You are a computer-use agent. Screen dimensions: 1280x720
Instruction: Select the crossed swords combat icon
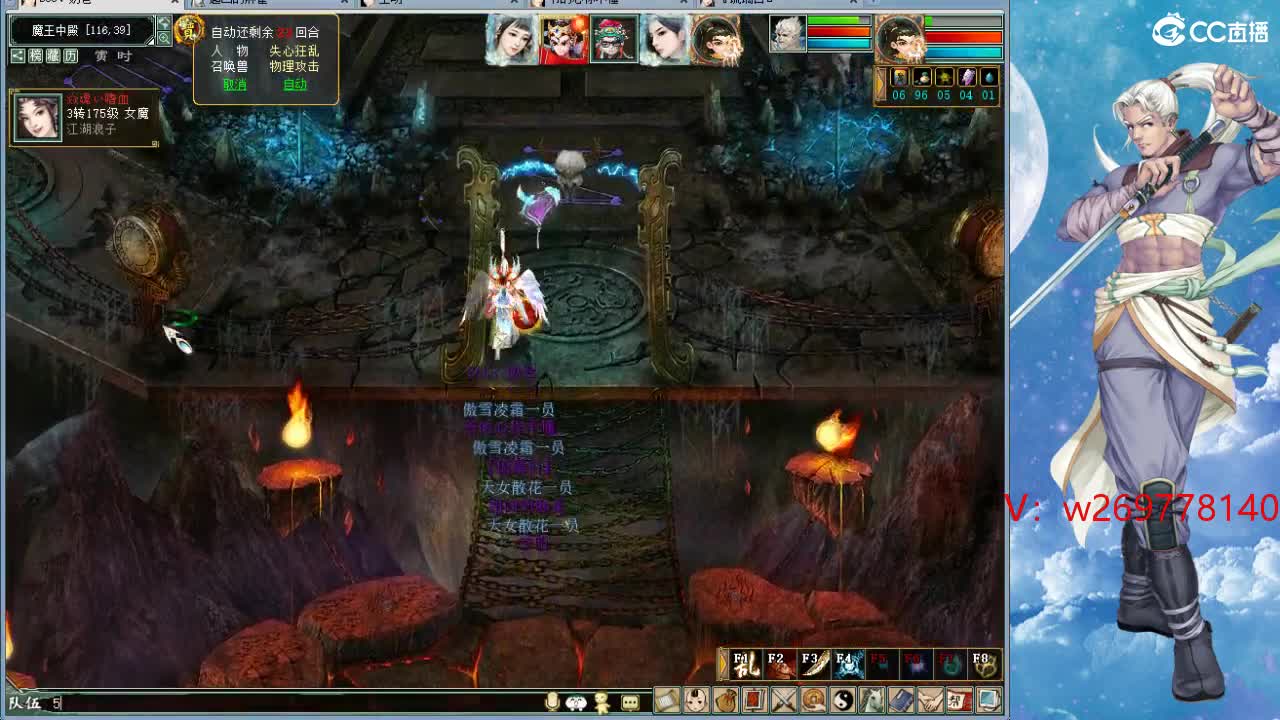coord(784,701)
